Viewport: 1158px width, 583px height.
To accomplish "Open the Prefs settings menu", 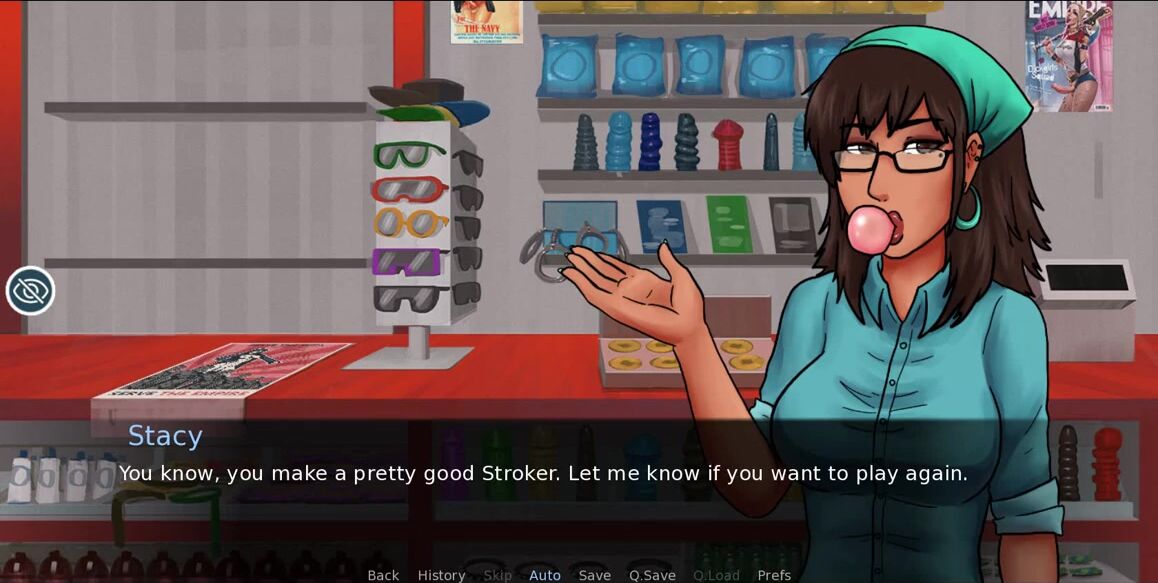I will click(x=774, y=575).
